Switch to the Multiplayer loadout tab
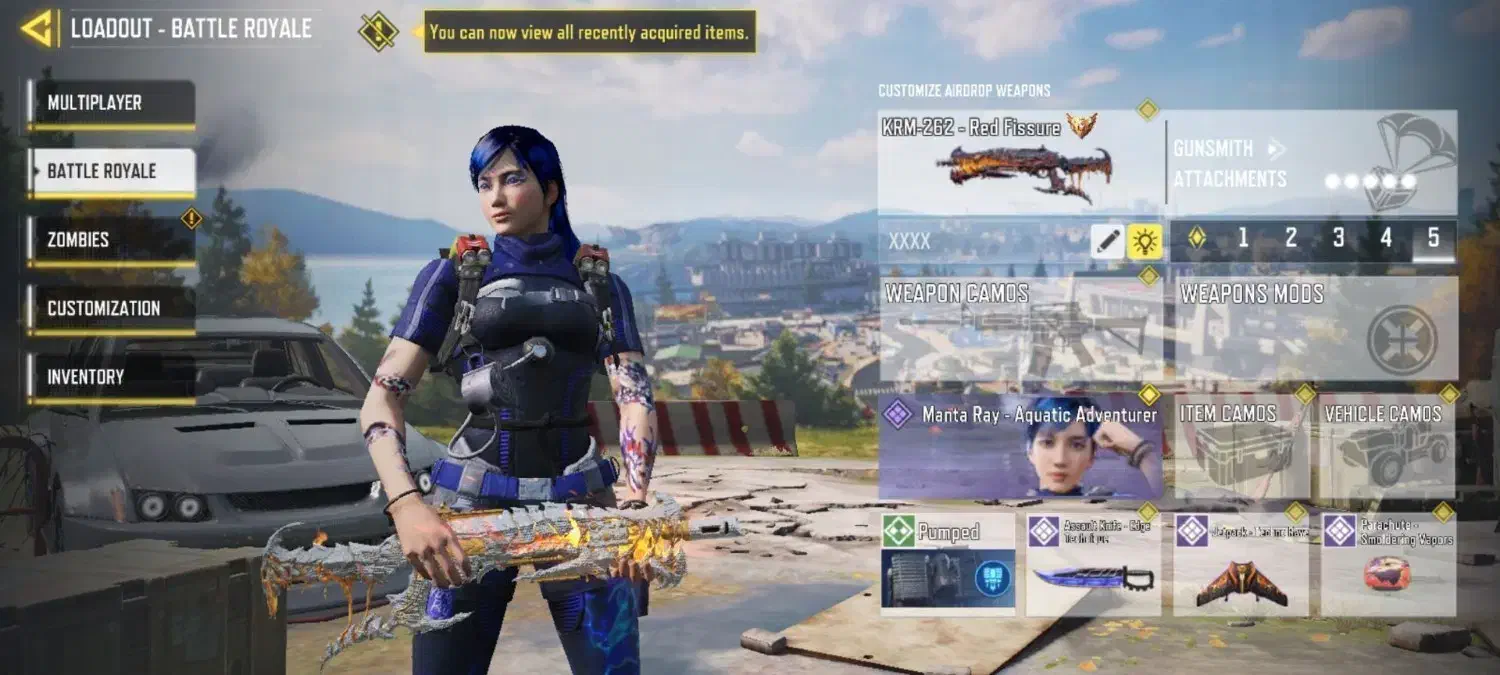Image resolution: width=1500 pixels, height=675 pixels. [x=111, y=104]
